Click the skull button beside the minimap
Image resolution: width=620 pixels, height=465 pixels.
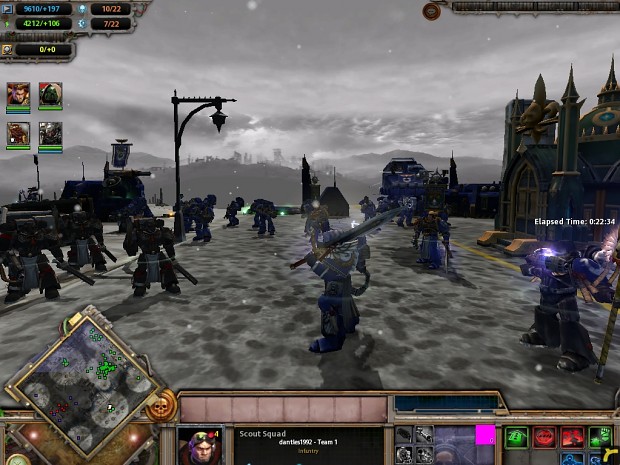pos(159,406)
